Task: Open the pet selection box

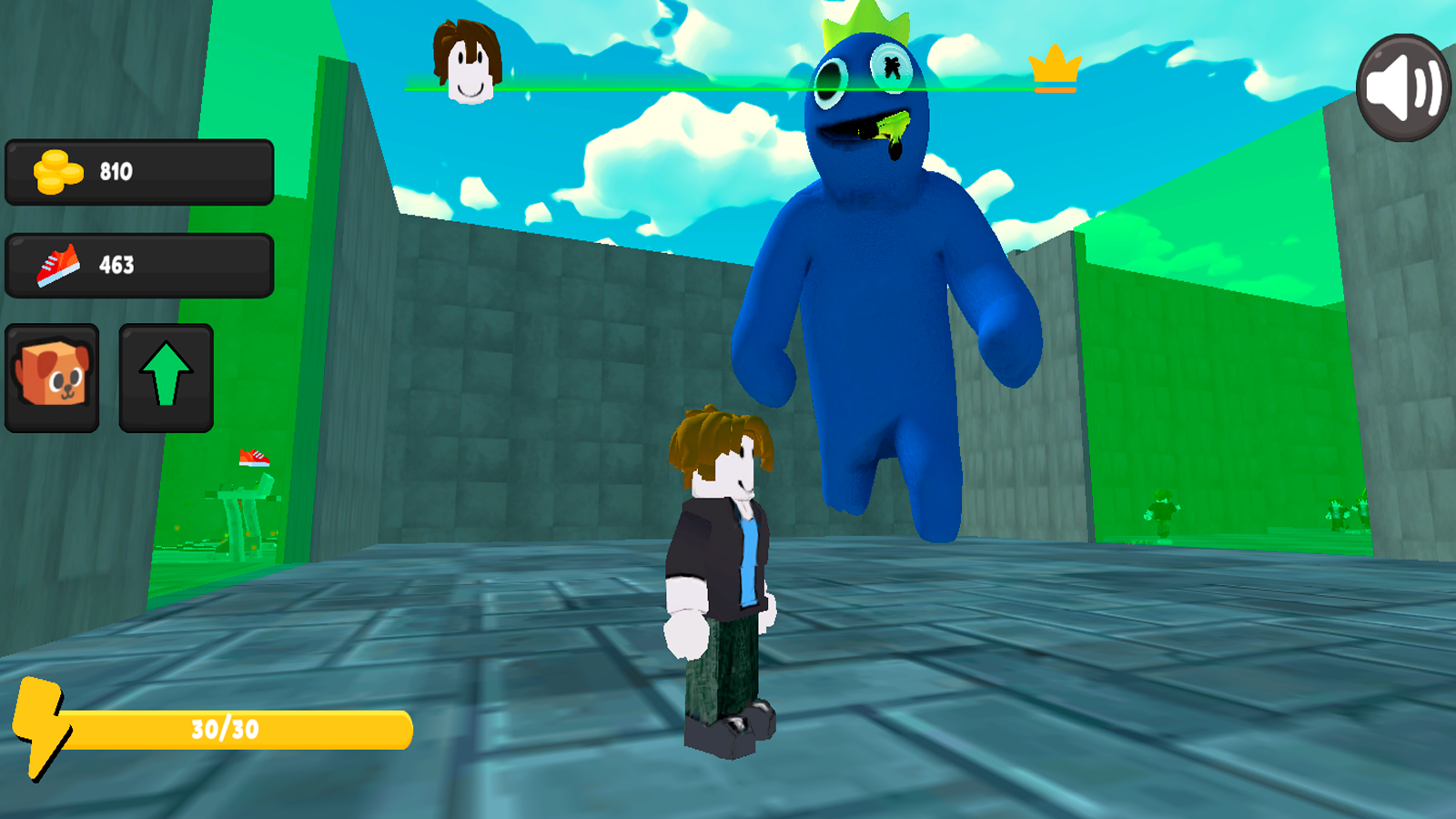Action: click(52, 376)
